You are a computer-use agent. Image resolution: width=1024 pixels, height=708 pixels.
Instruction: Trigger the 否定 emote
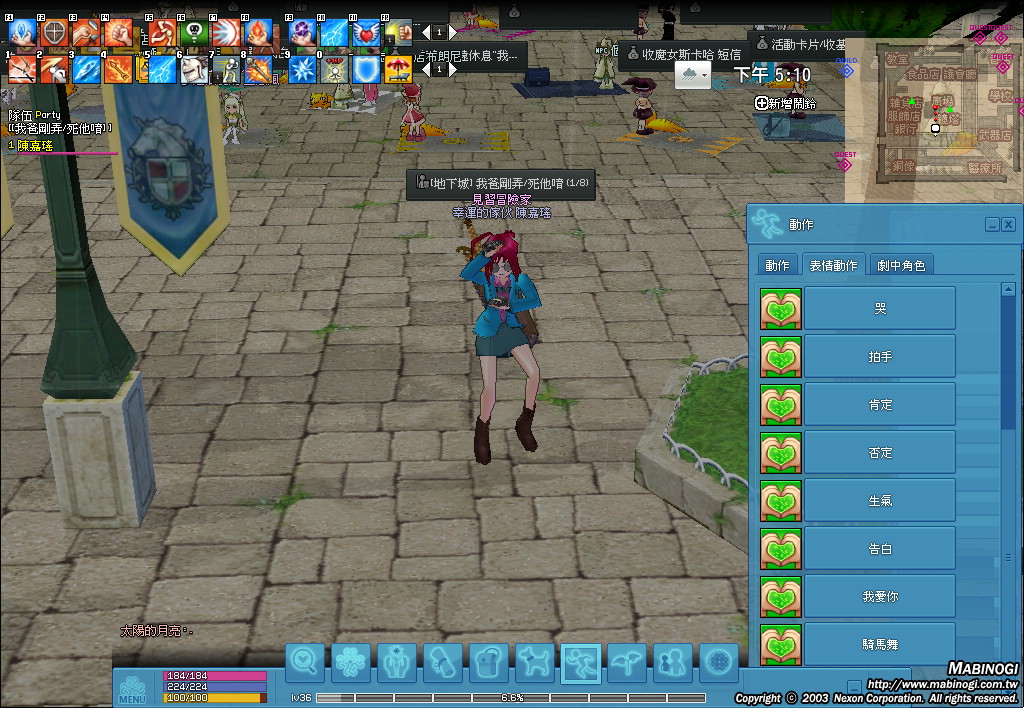pos(880,452)
